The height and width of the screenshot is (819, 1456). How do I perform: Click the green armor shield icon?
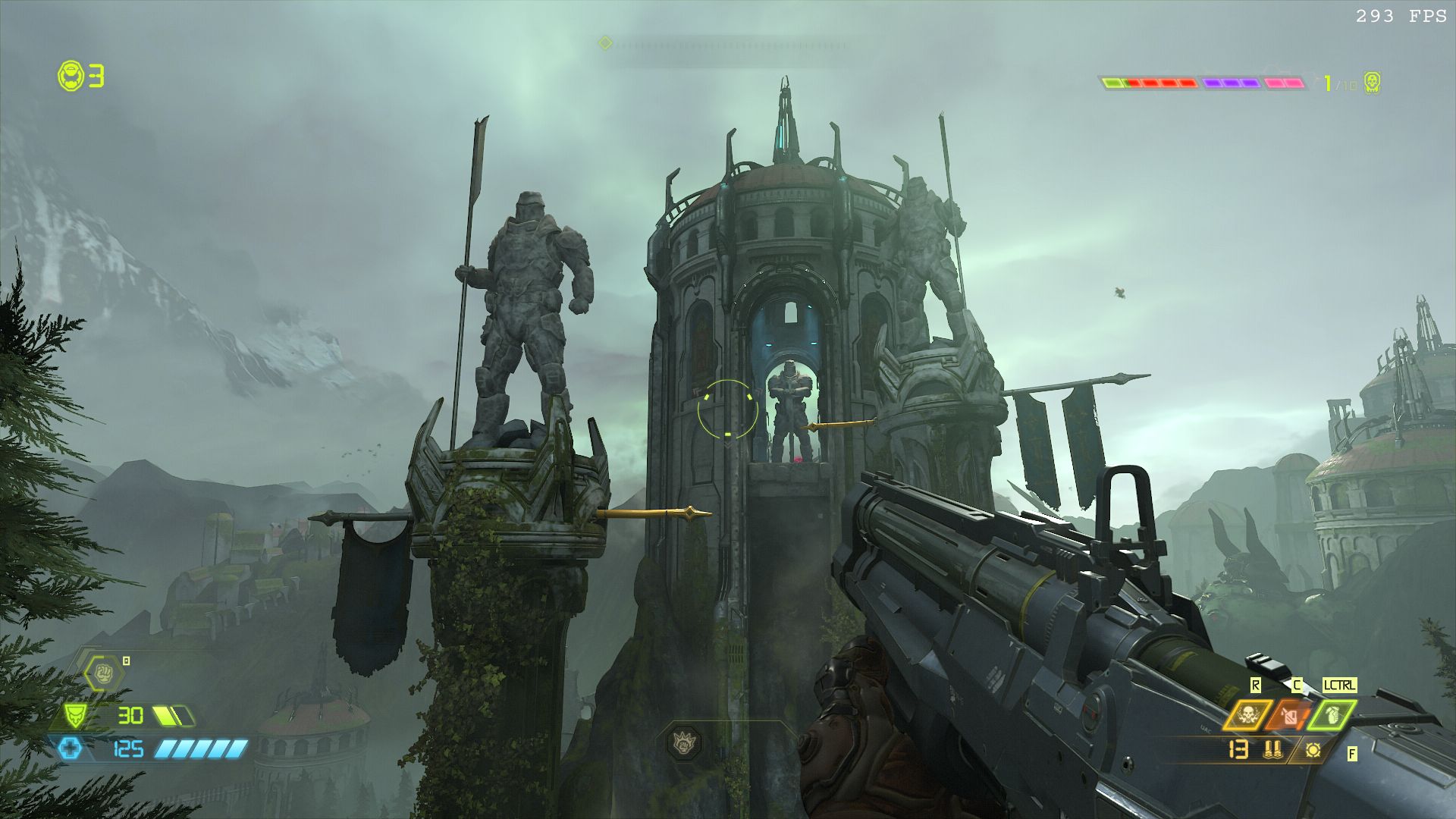(x=74, y=715)
